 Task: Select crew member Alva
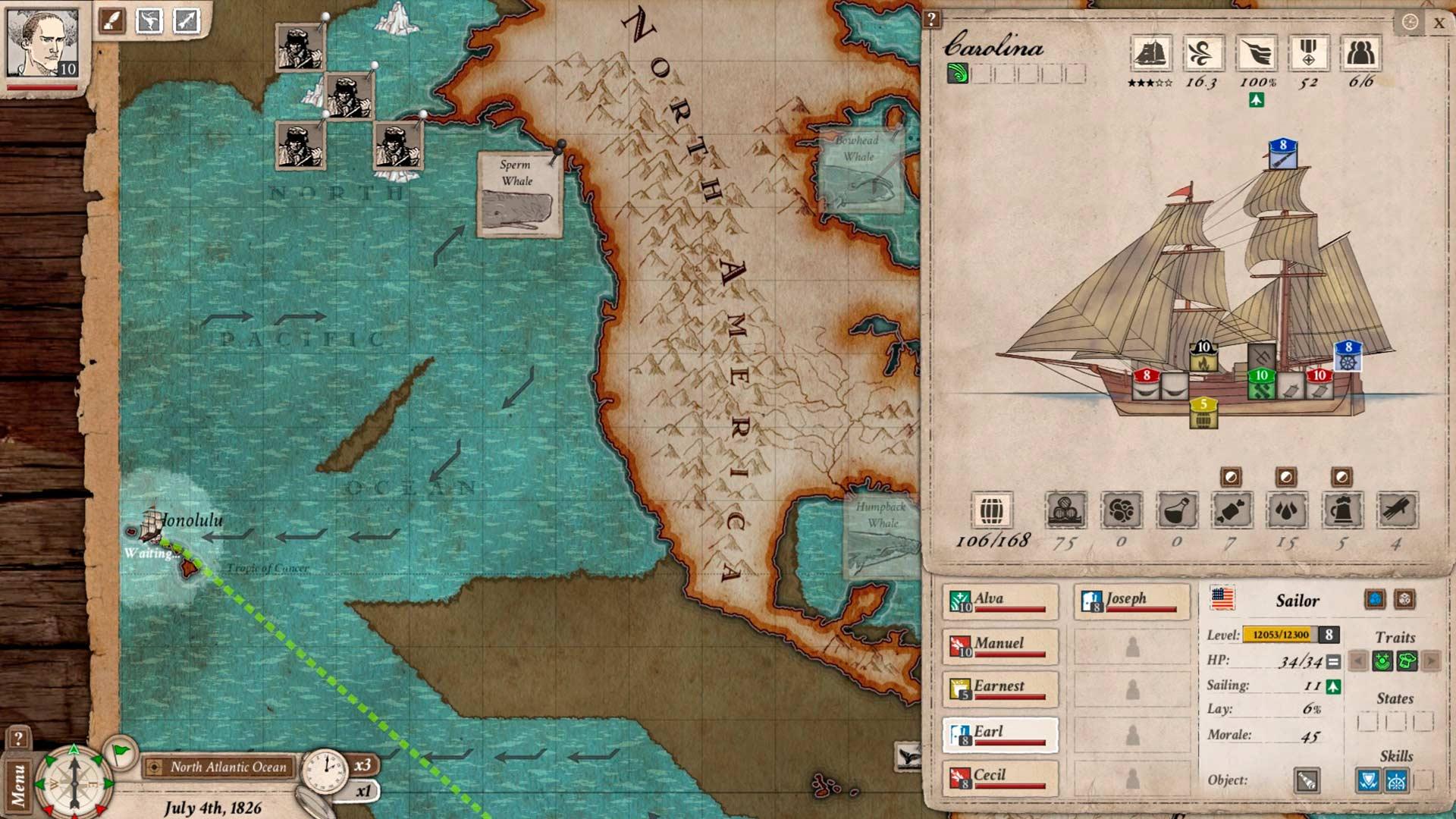point(999,601)
